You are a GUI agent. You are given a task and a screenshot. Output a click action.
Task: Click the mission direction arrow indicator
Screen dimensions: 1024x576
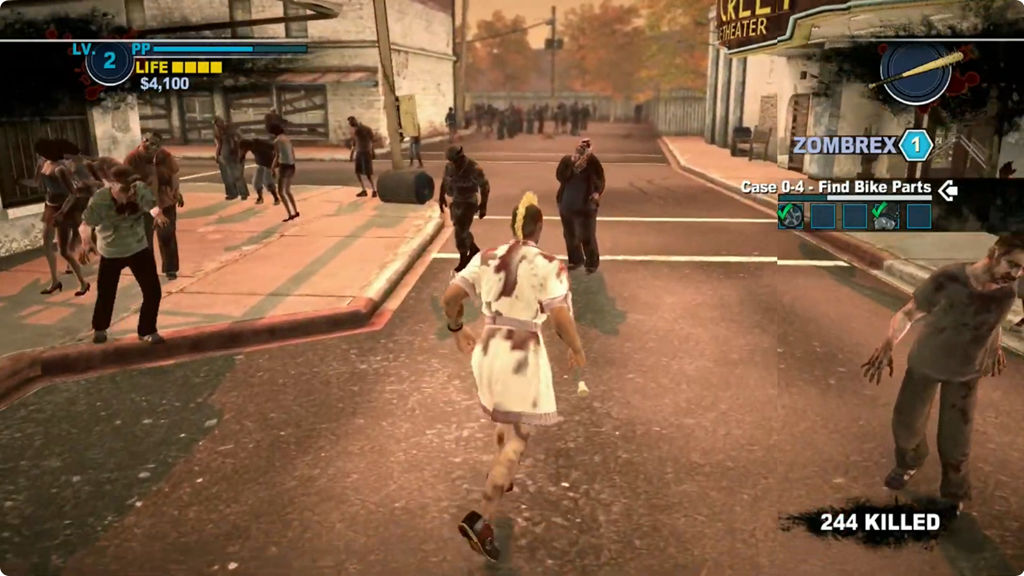[x=948, y=188]
